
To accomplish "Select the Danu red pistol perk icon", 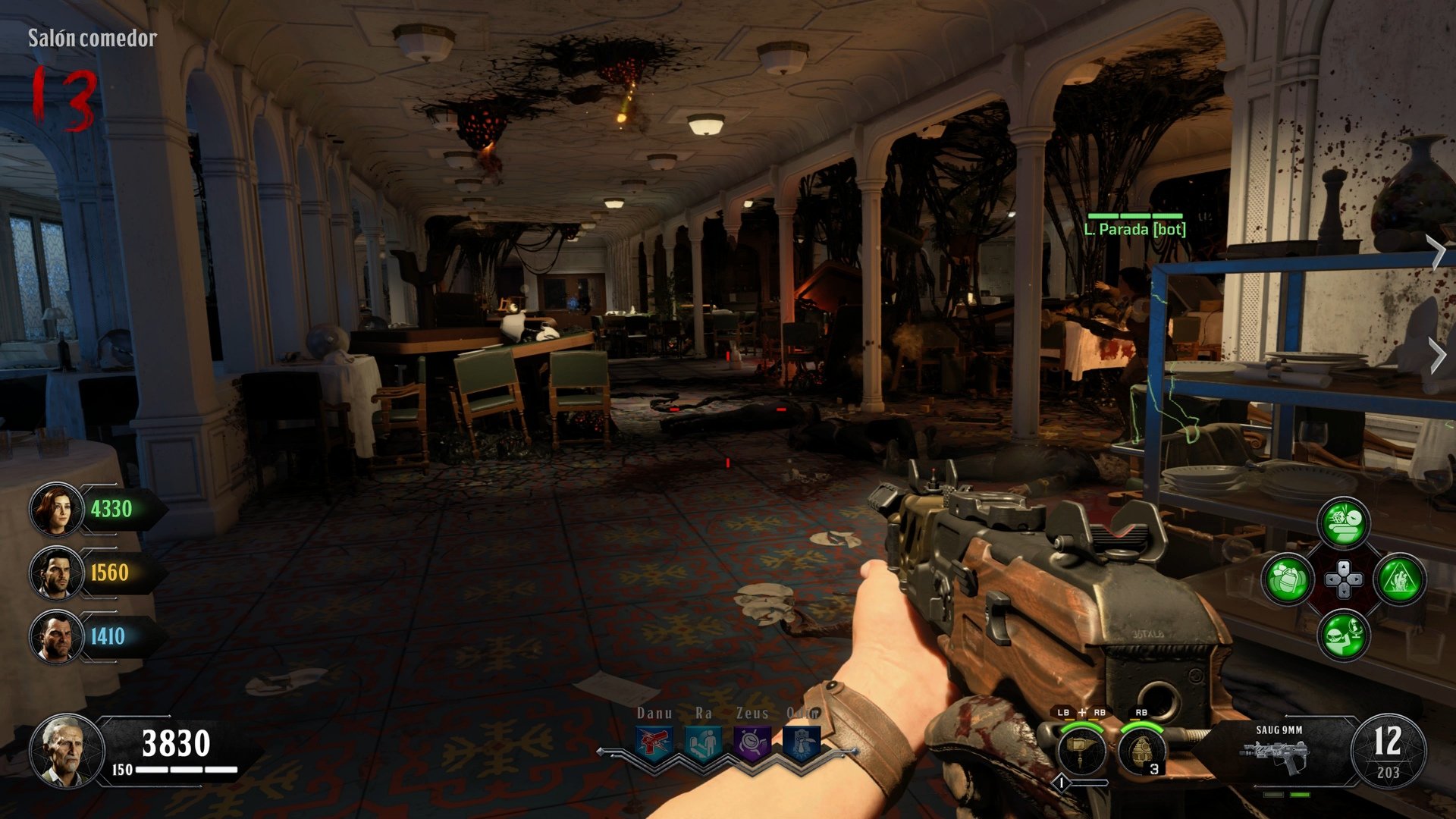I will 654,742.
